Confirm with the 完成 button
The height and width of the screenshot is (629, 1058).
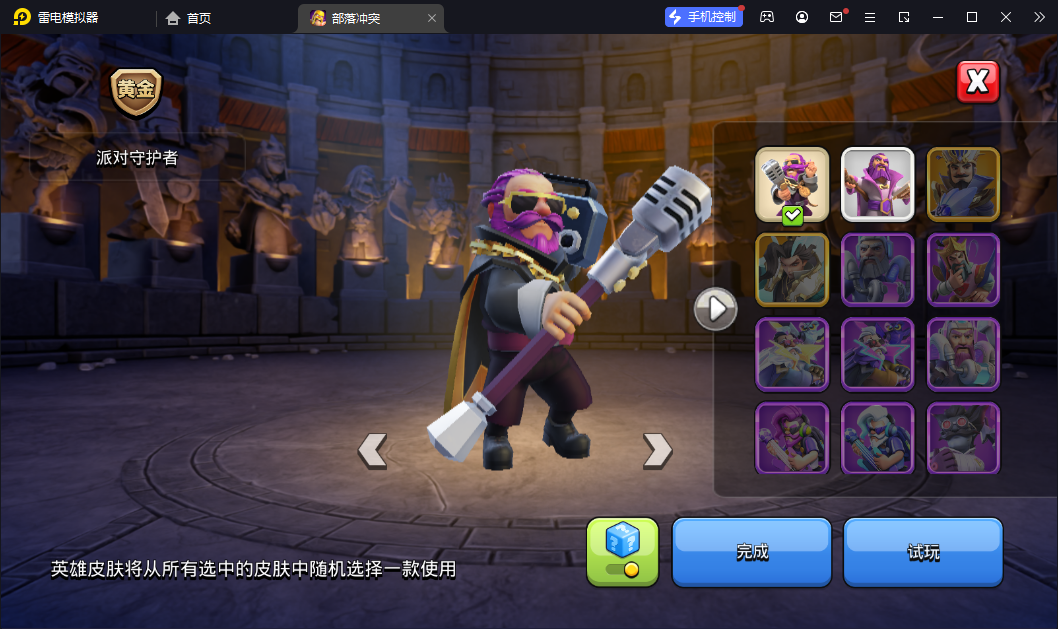752,551
